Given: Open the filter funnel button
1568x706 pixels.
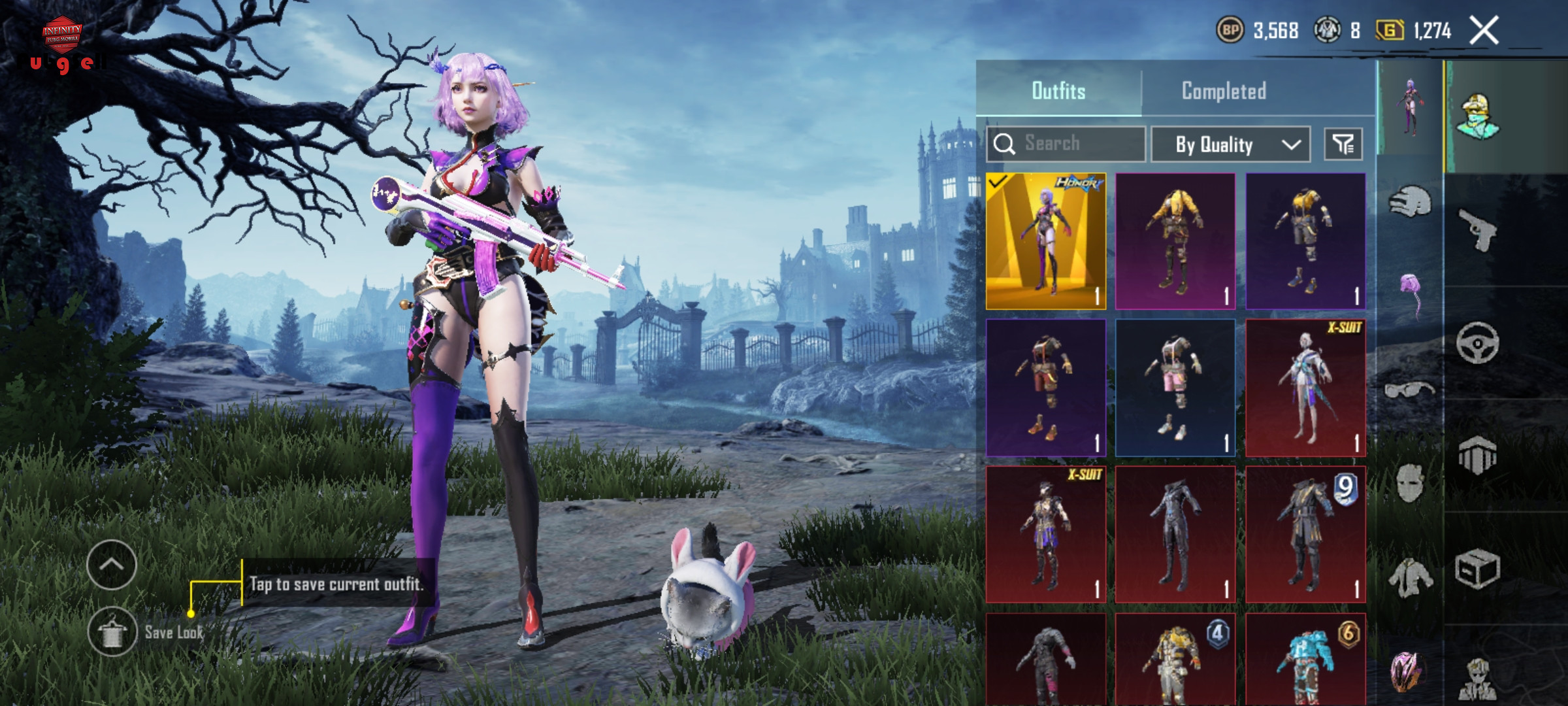Looking at the screenshot, I should (x=1343, y=144).
